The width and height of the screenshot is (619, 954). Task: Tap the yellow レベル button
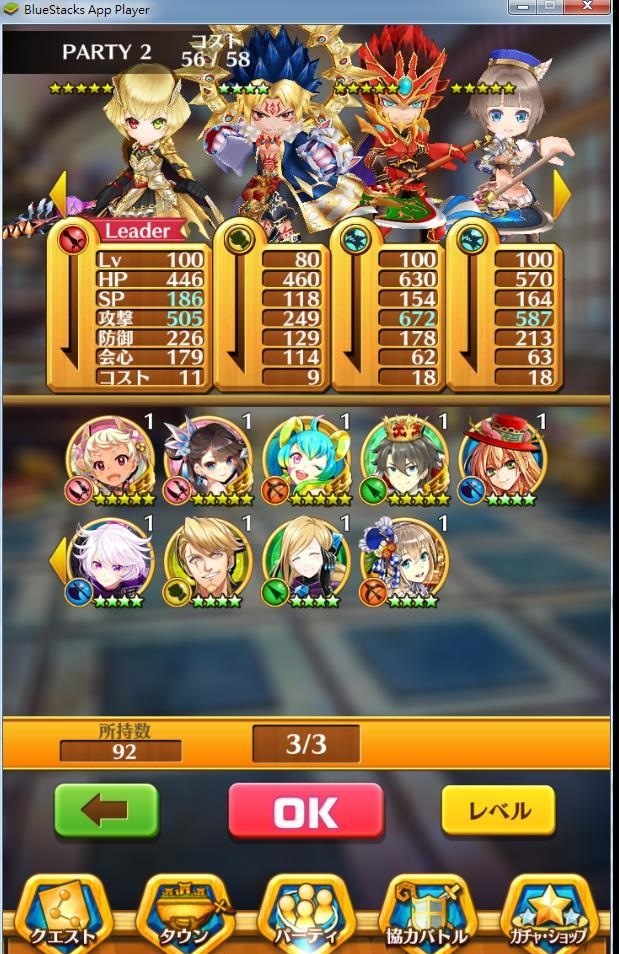coord(498,811)
